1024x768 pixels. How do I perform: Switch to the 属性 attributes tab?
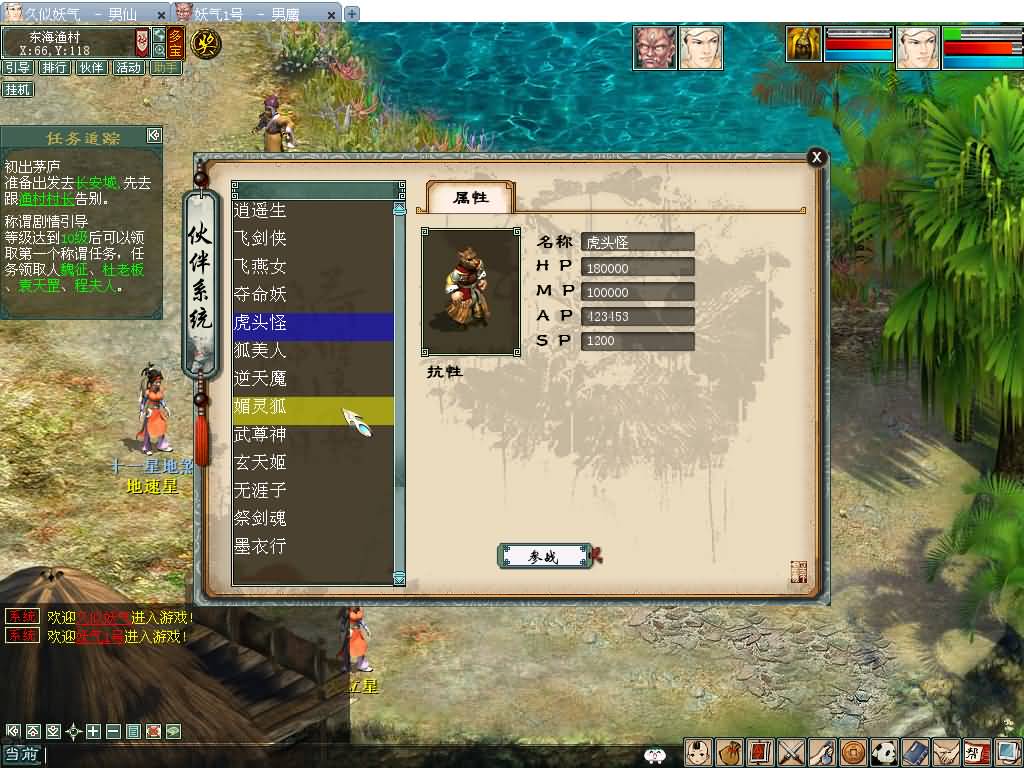[x=470, y=198]
